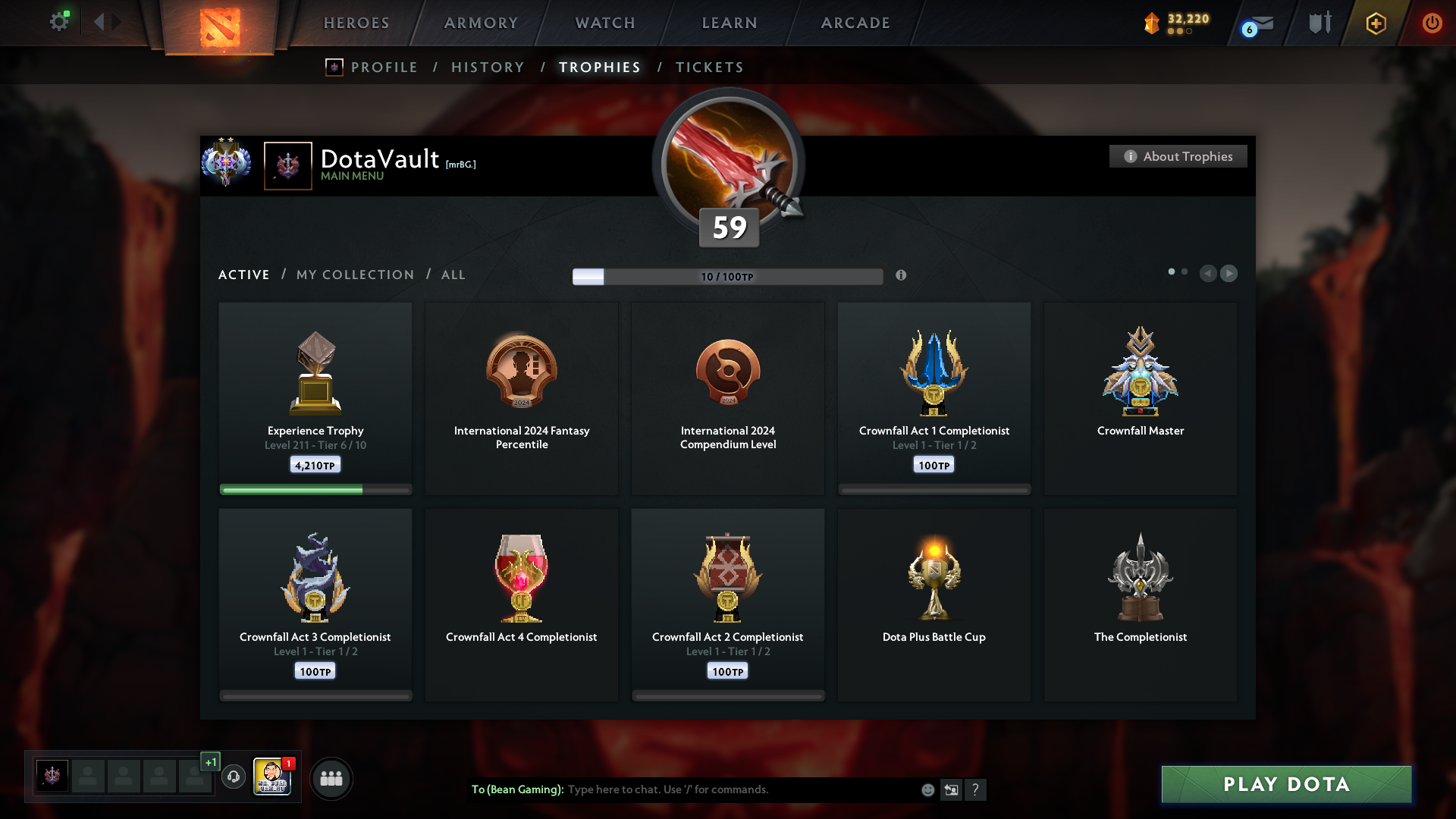Select the Crownfall Master trophy
Screen dimensions: 1456x819
tap(1140, 398)
